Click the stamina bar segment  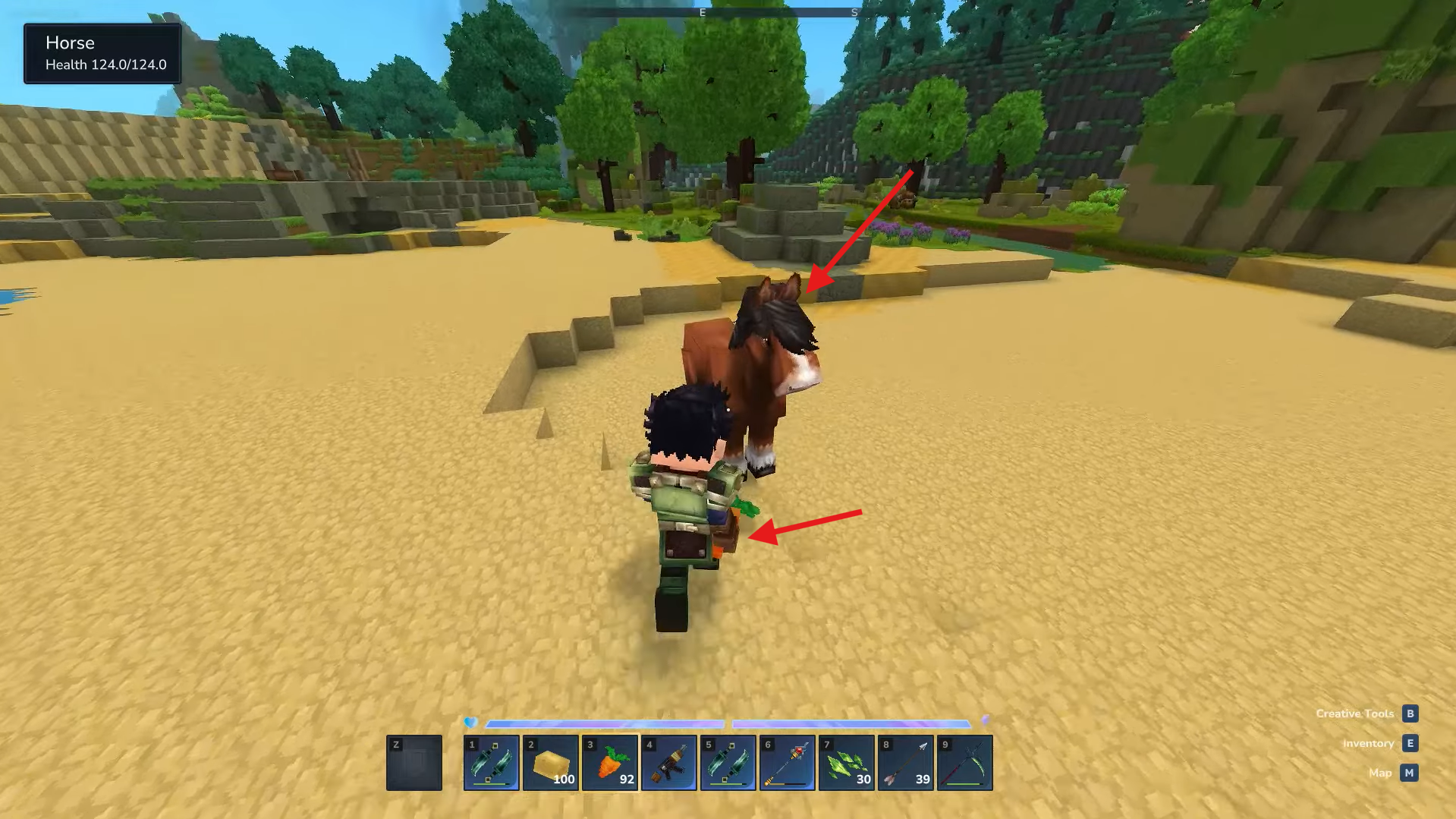click(850, 723)
